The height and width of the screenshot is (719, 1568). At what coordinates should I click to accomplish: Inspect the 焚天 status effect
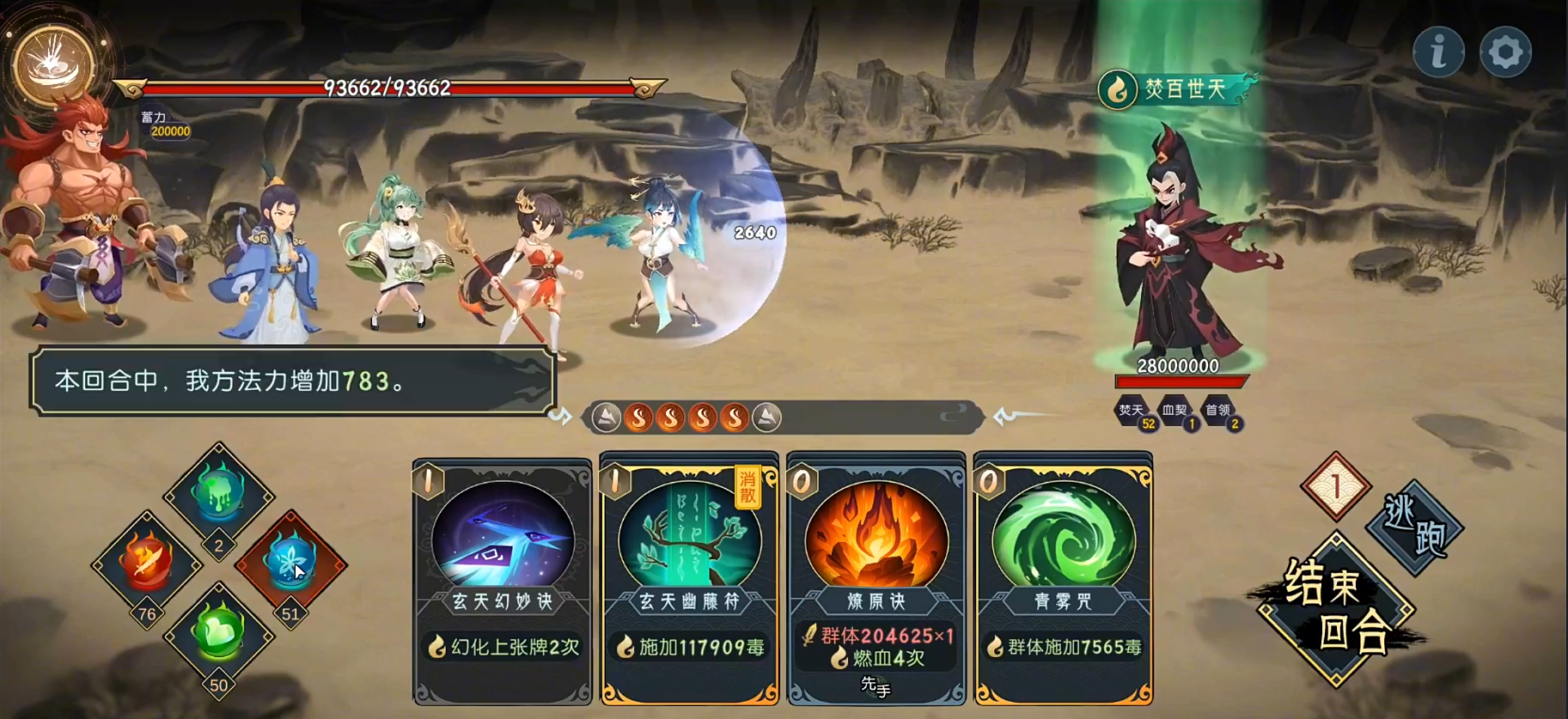1132,411
